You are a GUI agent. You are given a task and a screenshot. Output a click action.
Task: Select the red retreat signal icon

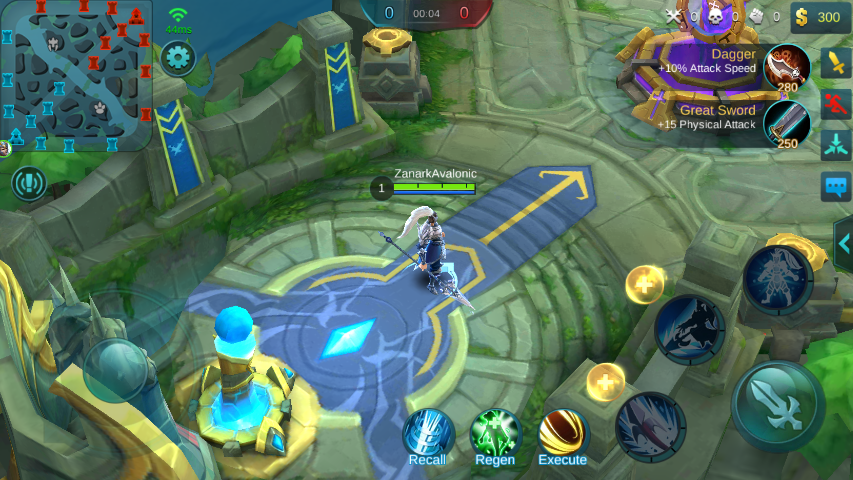836,104
